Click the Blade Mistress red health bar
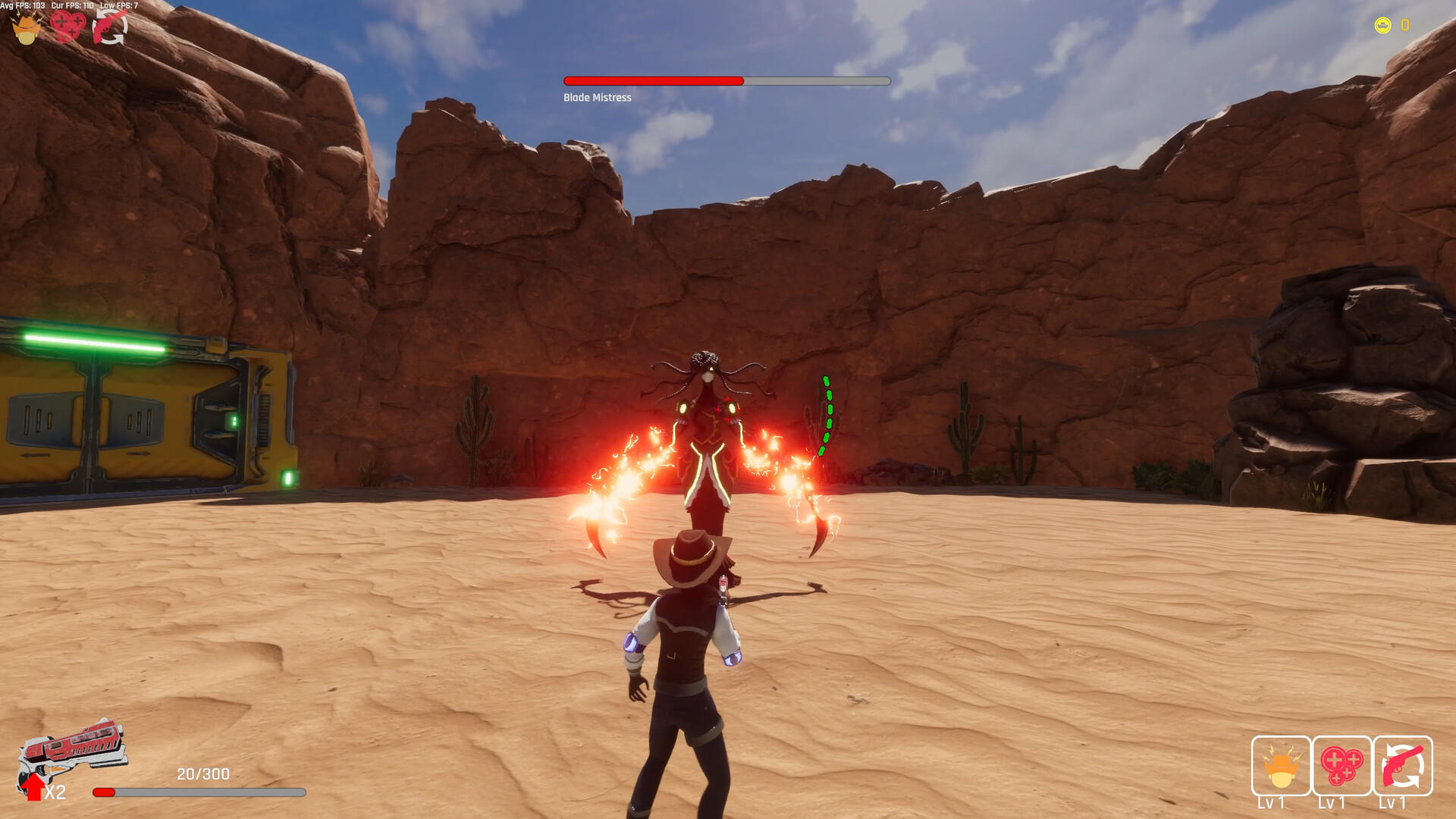Viewport: 1456px width, 819px height. point(652,79)
